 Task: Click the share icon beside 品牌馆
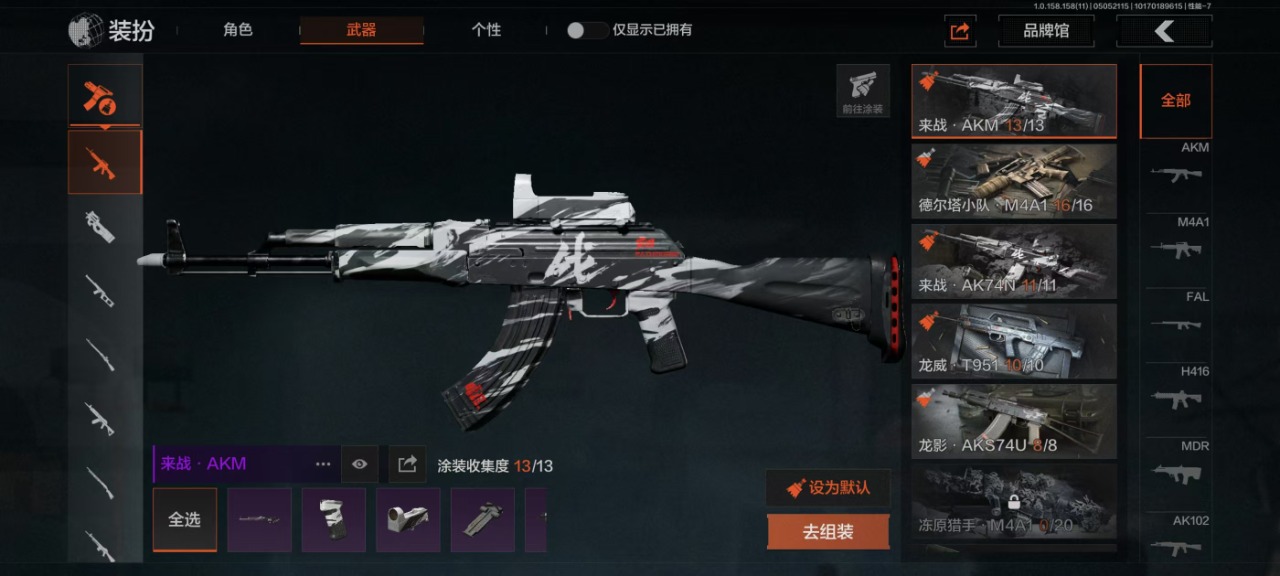click(x=960, y=31)
